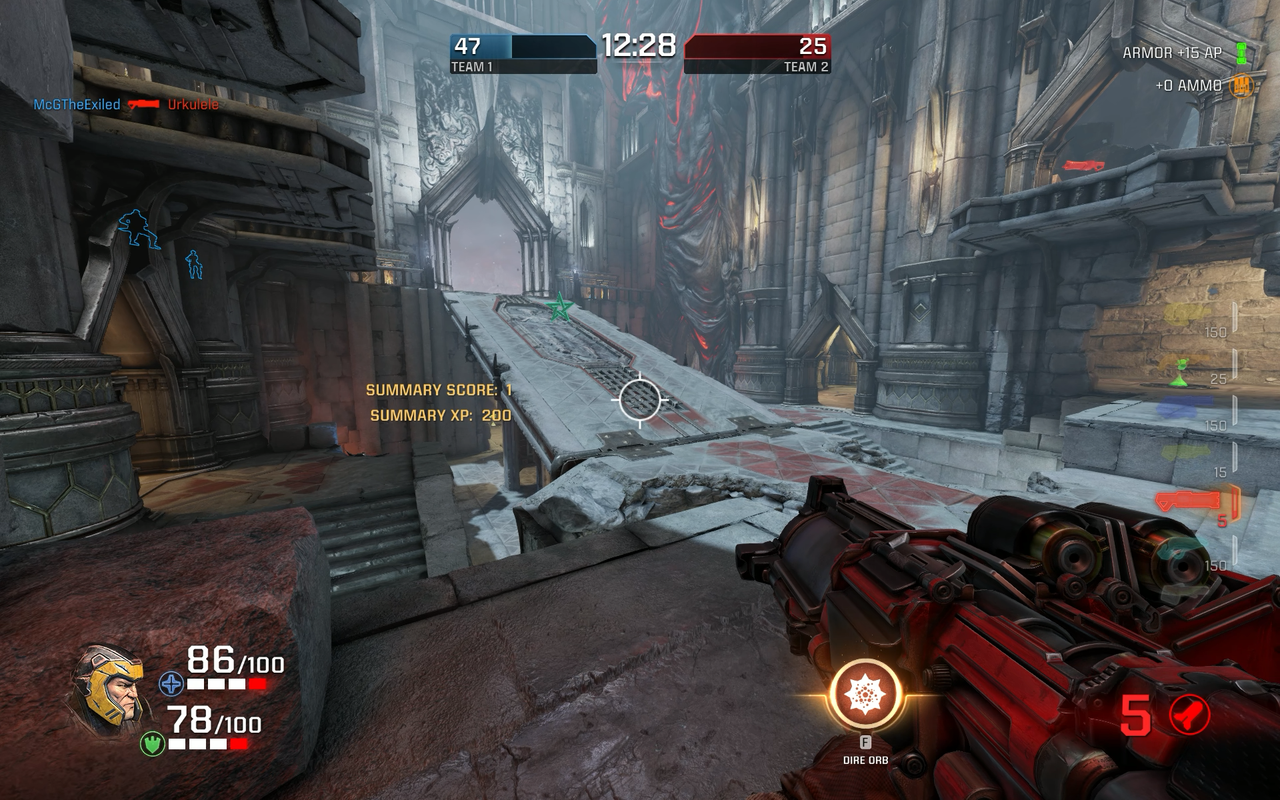Choose the blue weapon in the weapon list
1280x800 pixels.
click(x=1186, y=406)
